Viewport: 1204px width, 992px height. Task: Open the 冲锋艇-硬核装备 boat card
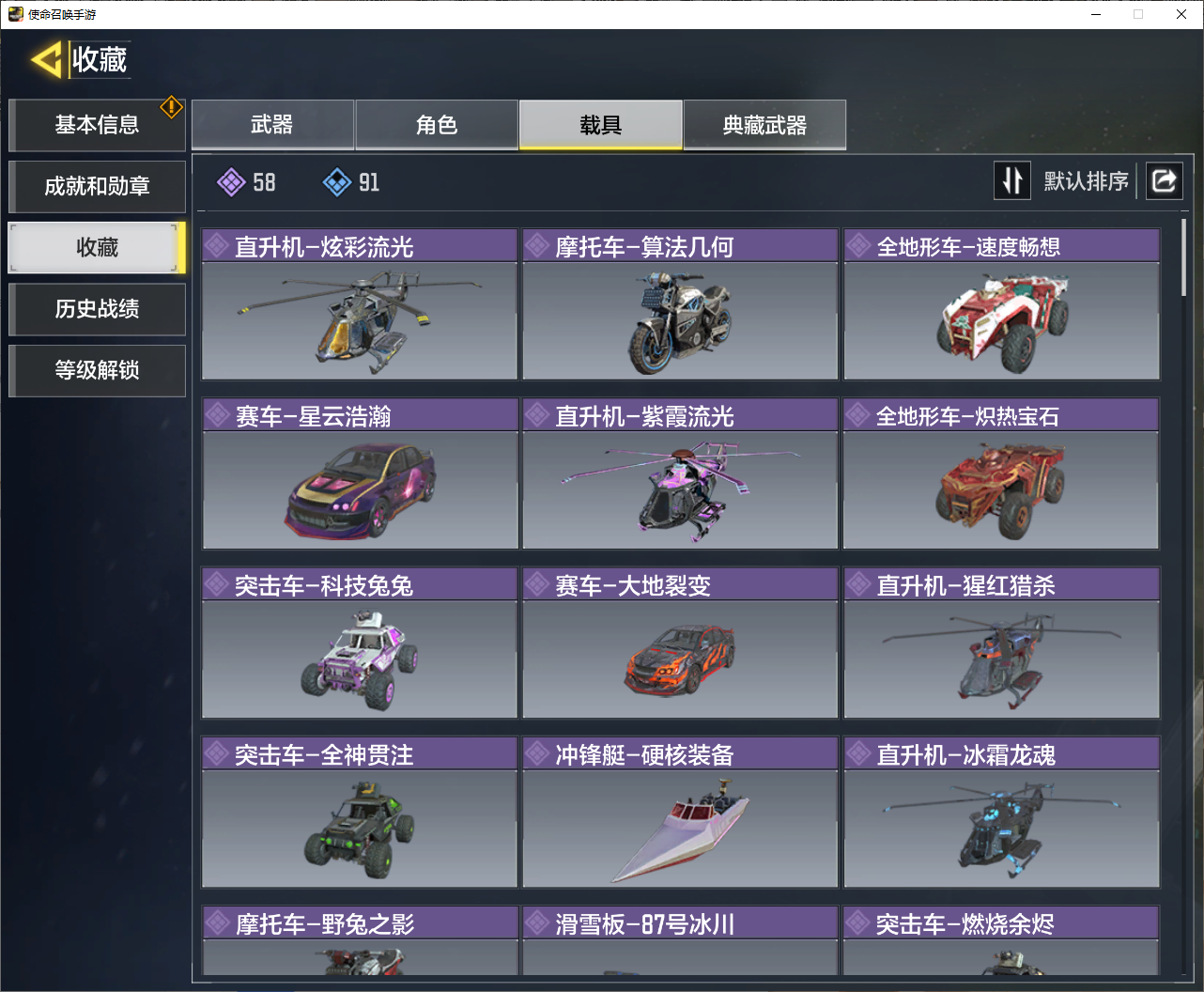point(680,812)
